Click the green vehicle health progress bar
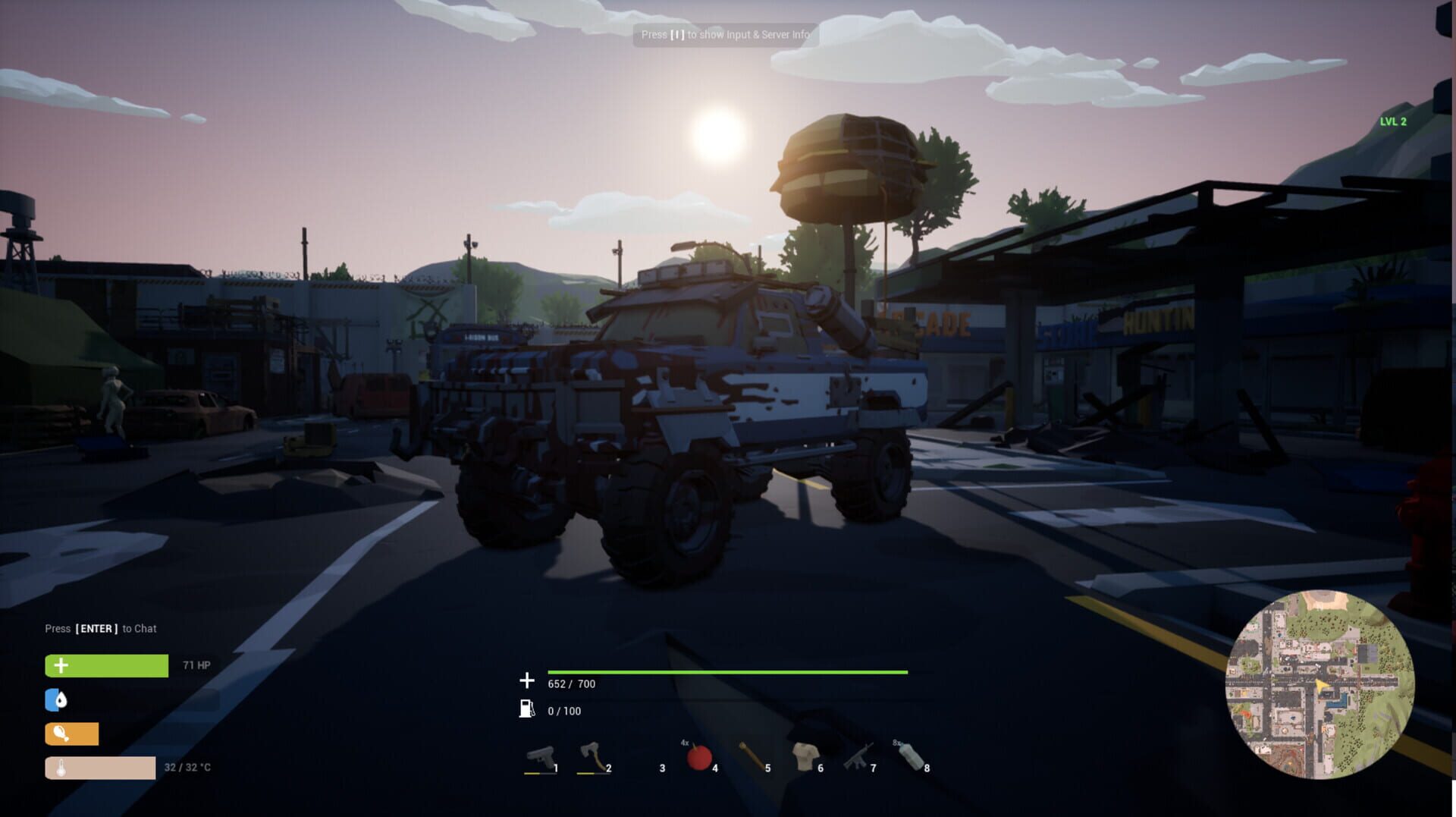This screenshot has width=1456, height=817. (x=726, y=671)
